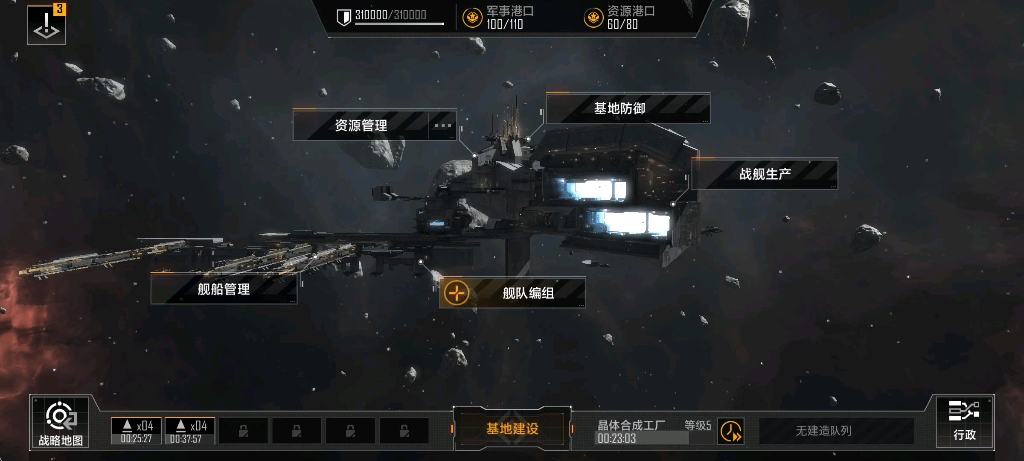
Task: Open 舰船管理 ship management
Action: click(223, 289)
